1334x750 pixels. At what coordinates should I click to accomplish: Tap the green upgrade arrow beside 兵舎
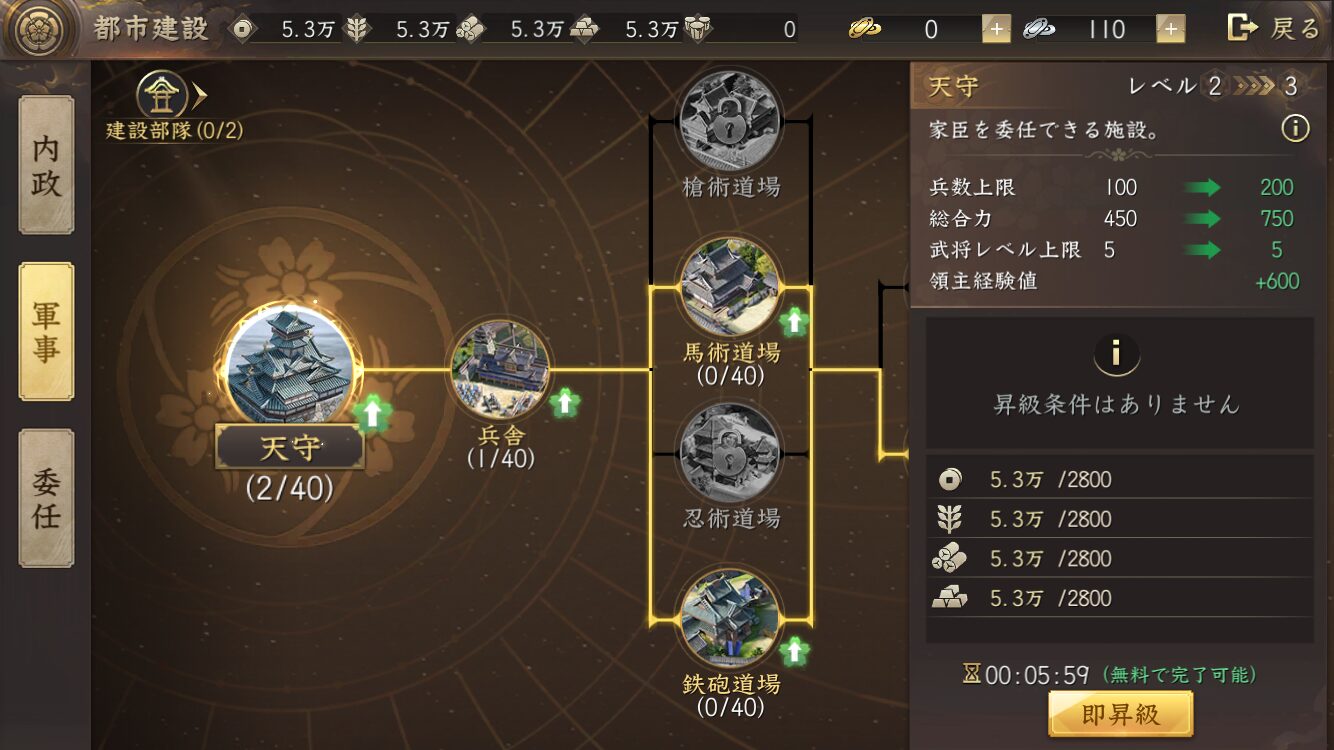point(566,402)
